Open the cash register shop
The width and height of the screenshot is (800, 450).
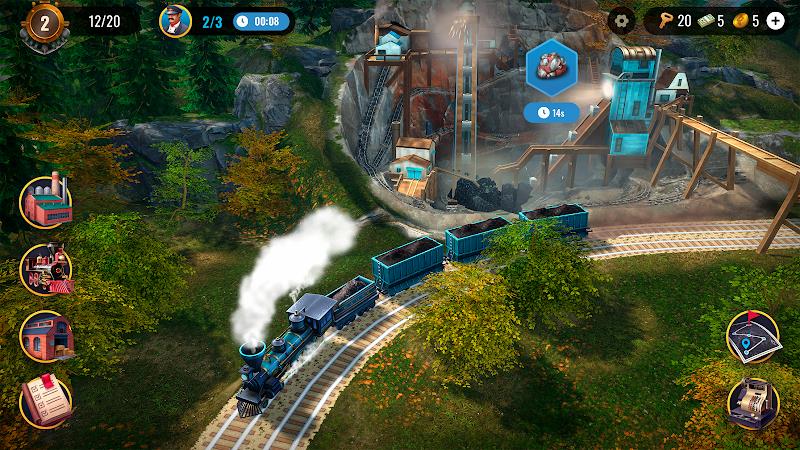pos(754,403)
